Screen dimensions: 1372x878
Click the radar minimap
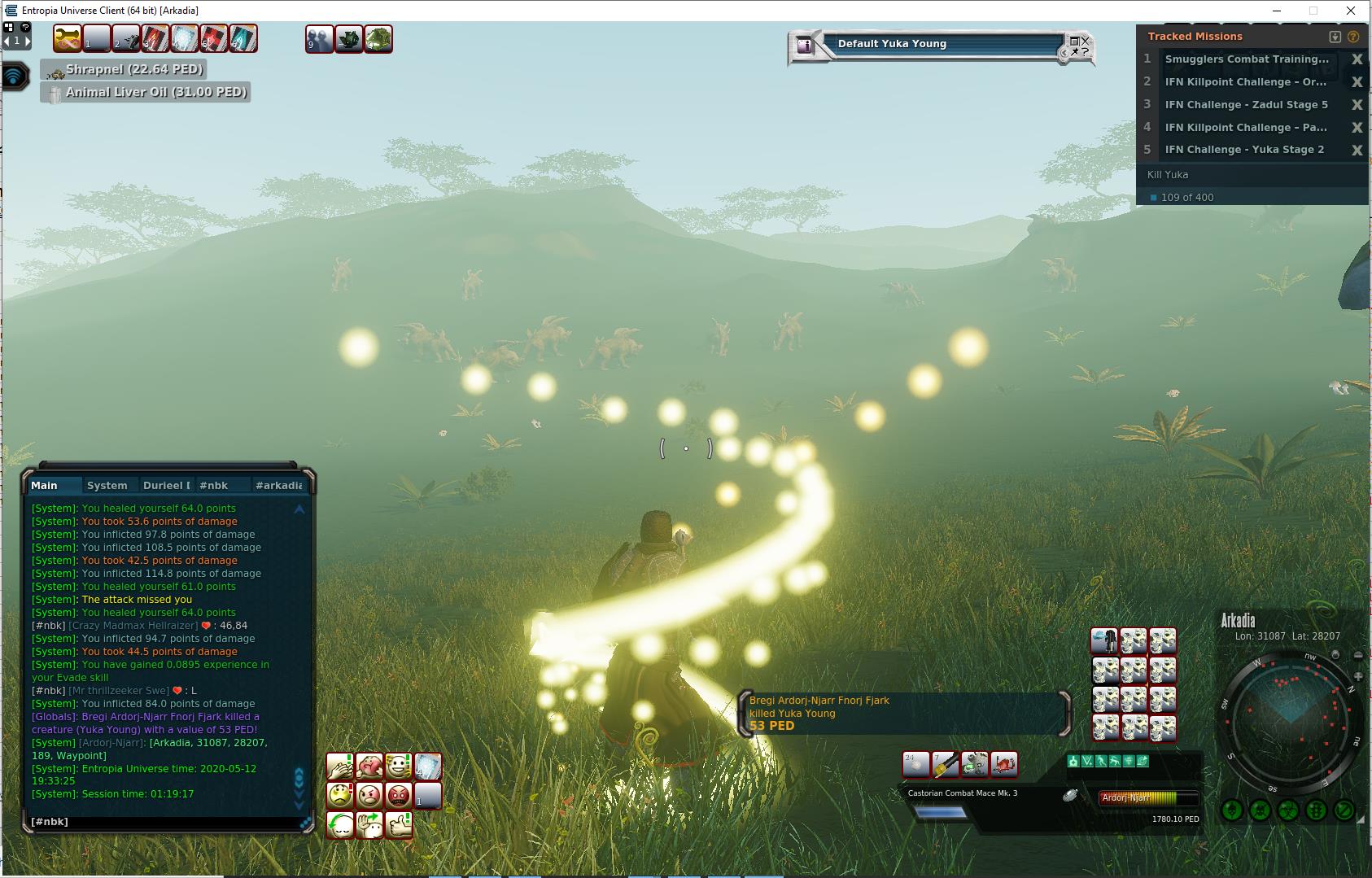coord(1289,719)
